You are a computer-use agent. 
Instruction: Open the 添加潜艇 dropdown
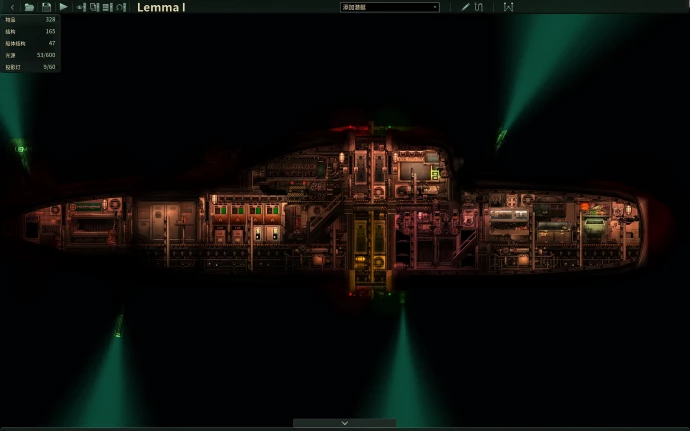pos(390,7)
